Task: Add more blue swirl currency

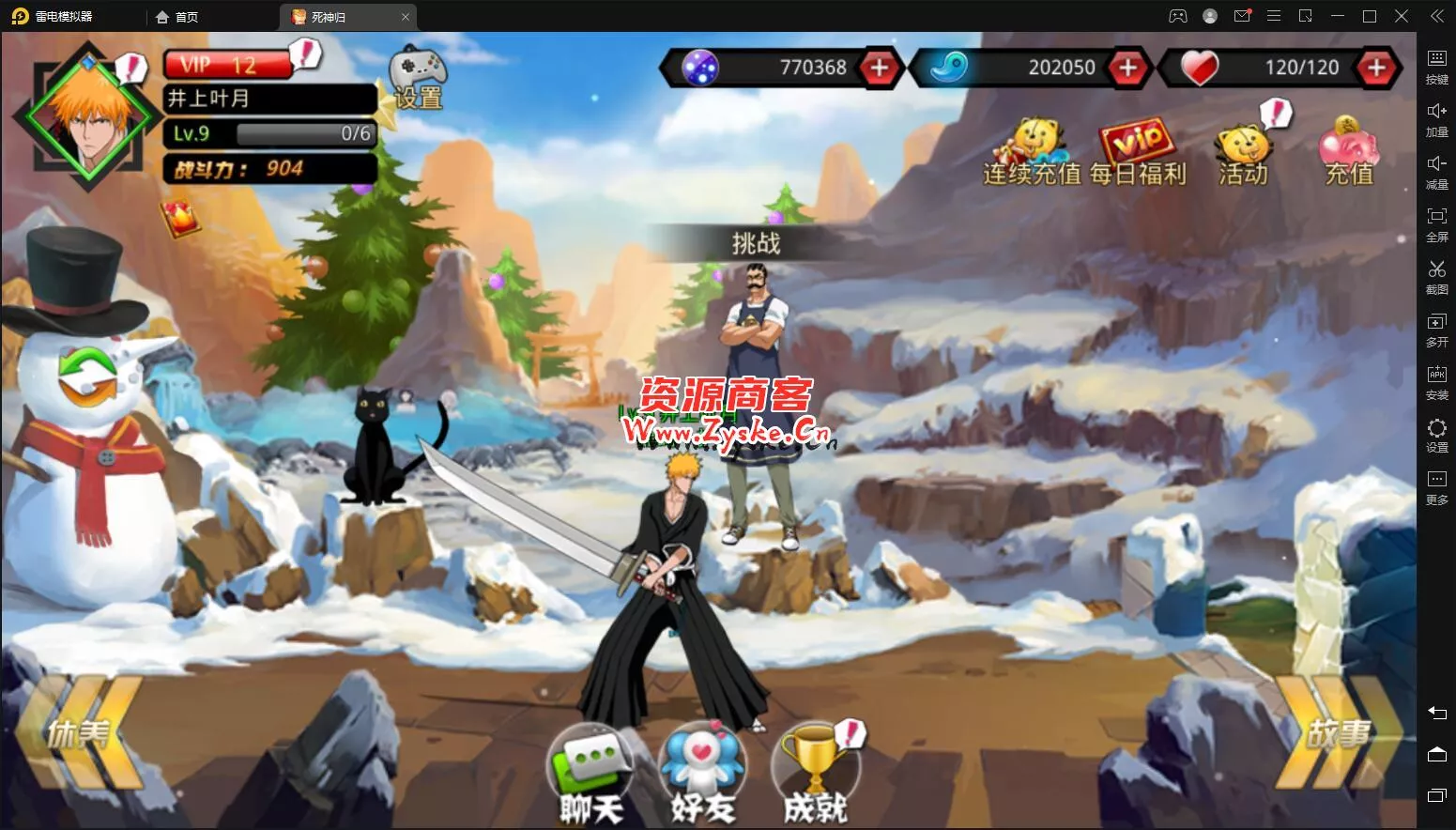Action: pyautogui.click(x=1127, y=68)
